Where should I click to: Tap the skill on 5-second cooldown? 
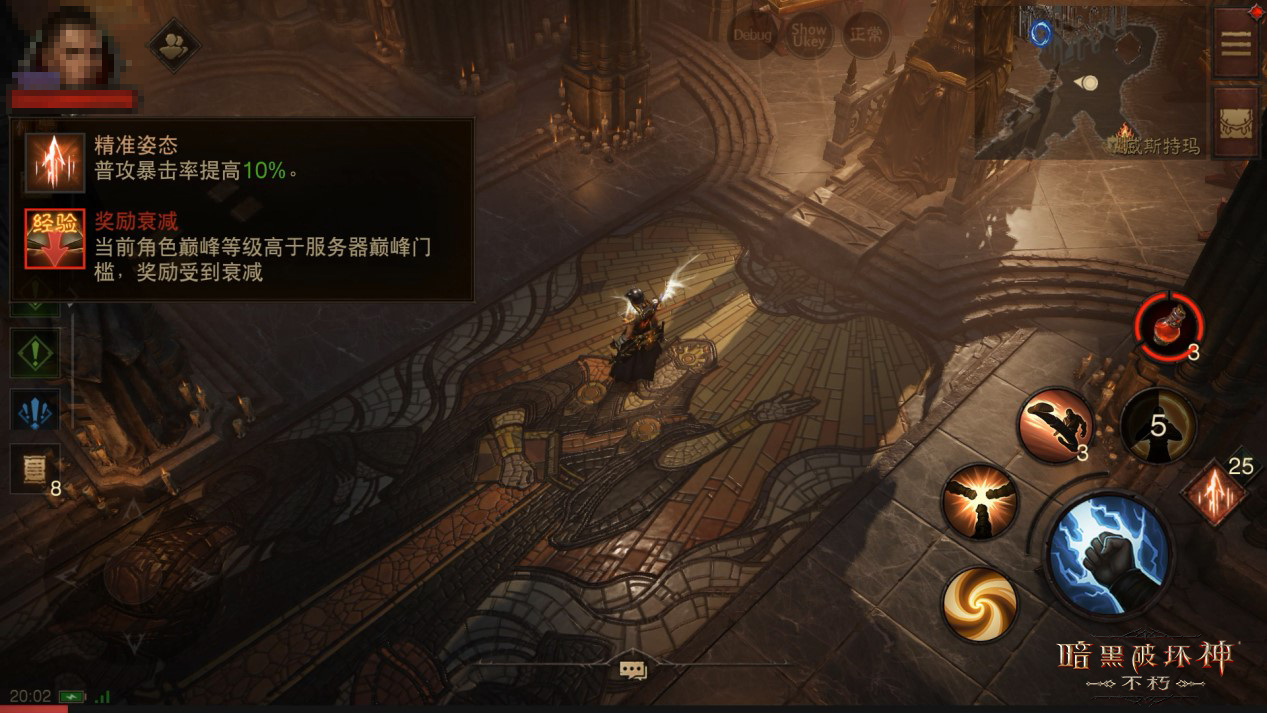pos(1158,426)
